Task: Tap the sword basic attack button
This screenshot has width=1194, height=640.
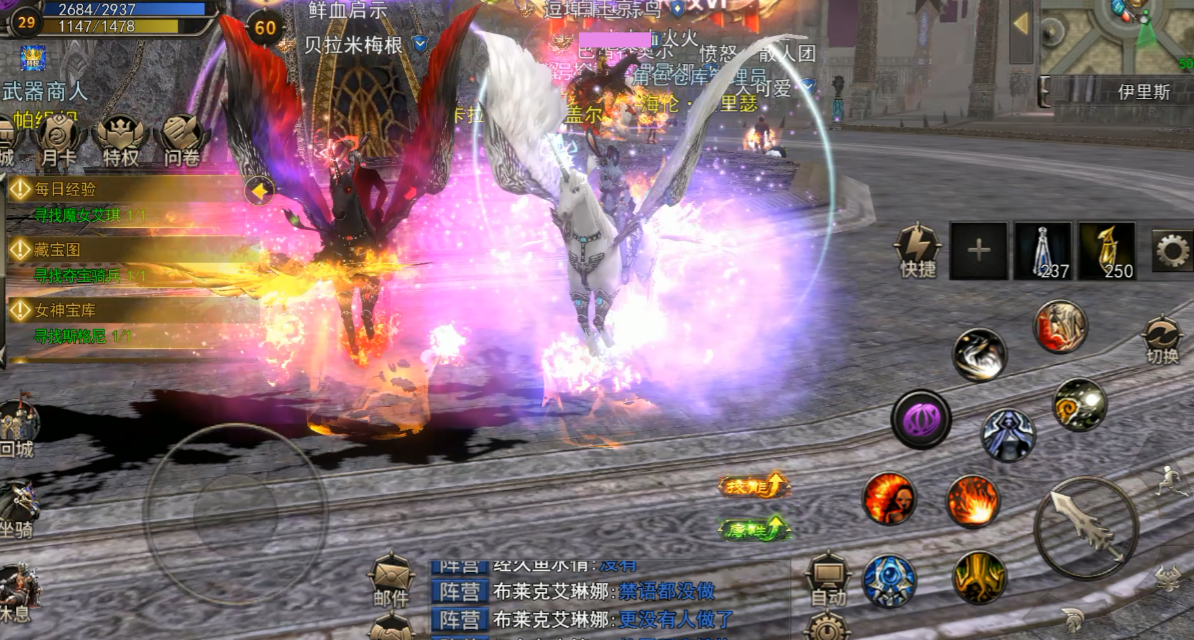Action: coord(1086,528)
